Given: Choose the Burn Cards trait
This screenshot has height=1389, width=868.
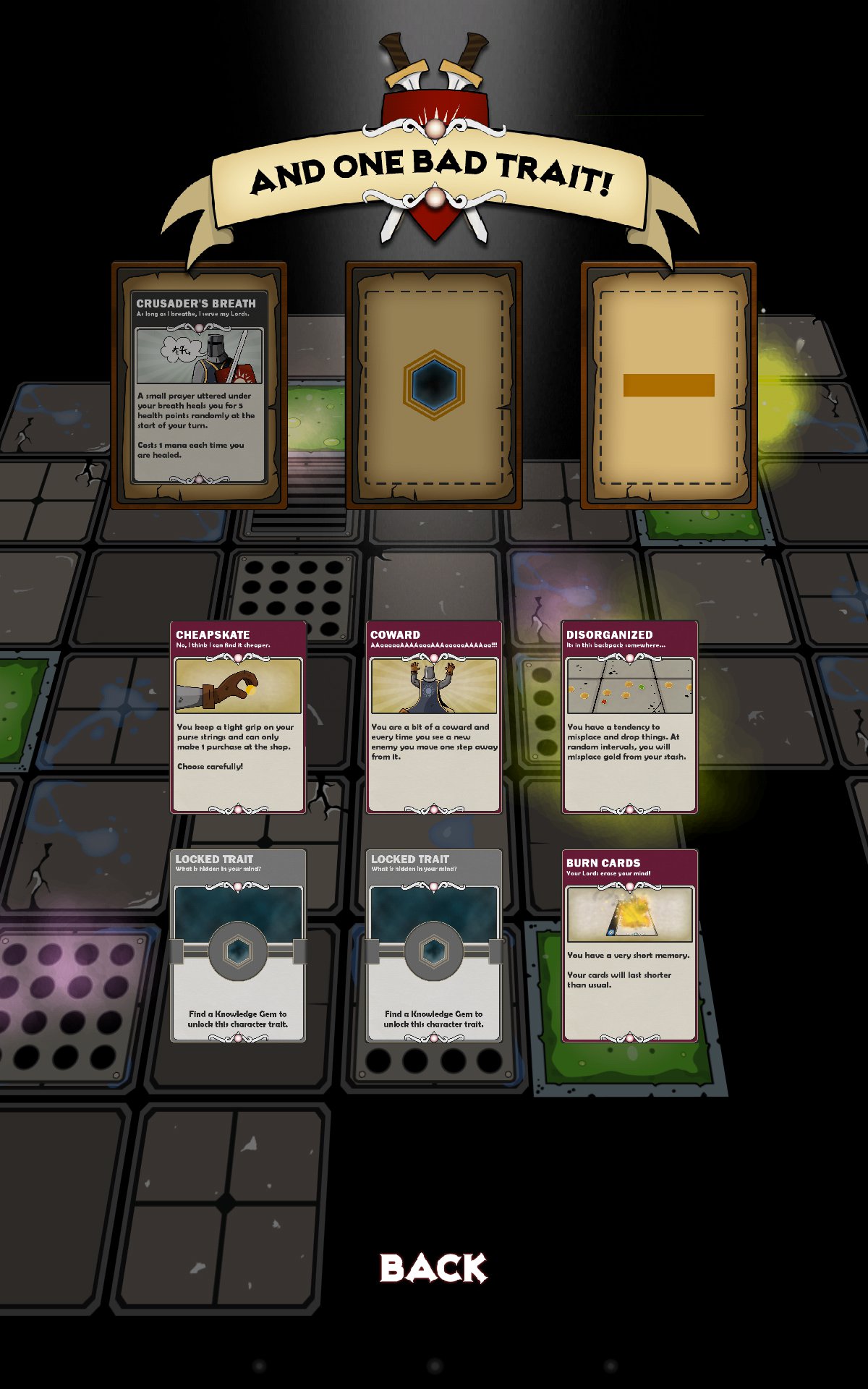Looking at the screenshot, I should [x=629, y=945].
